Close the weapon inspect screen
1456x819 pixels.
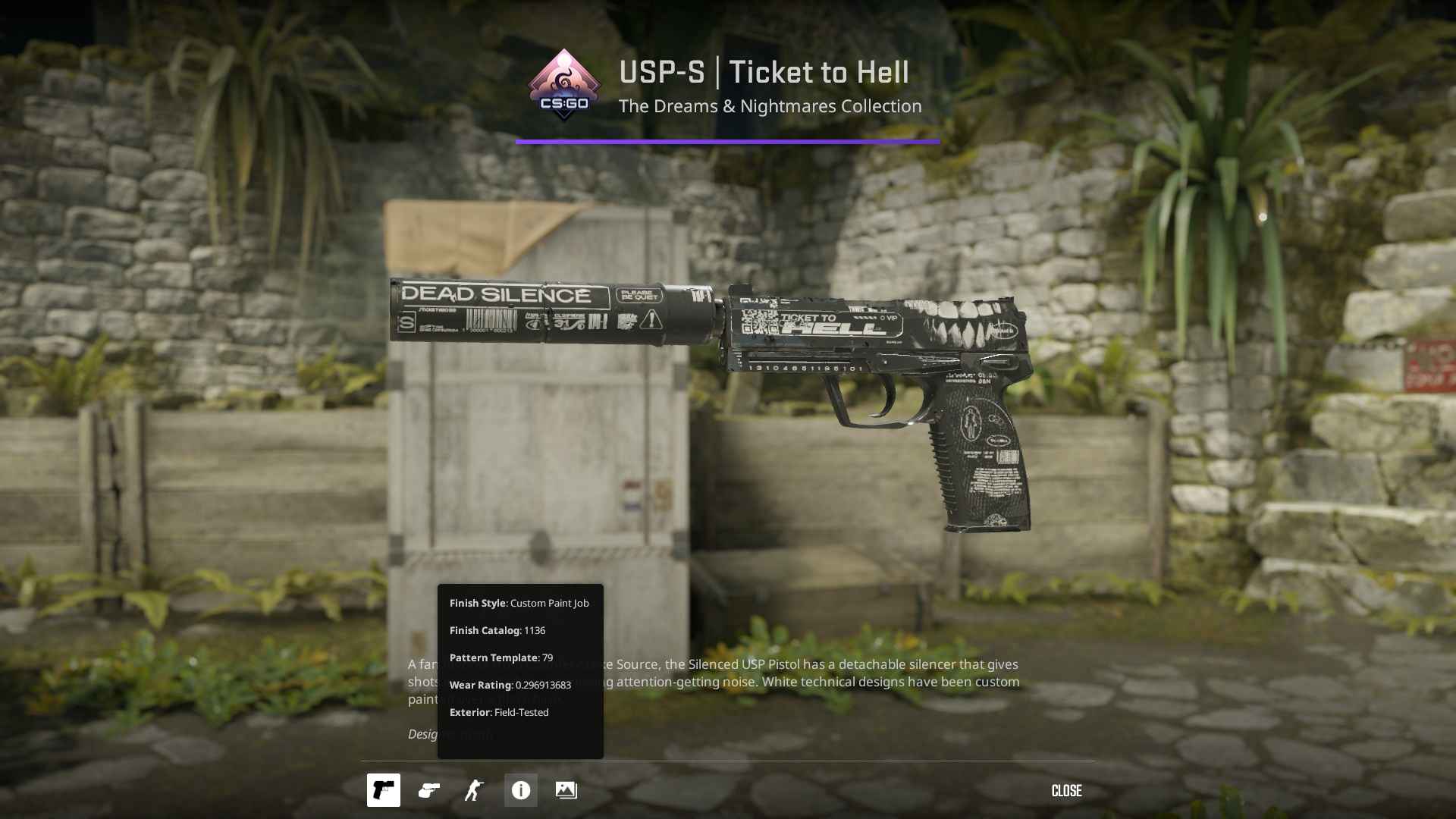[x=1066, y=791]
